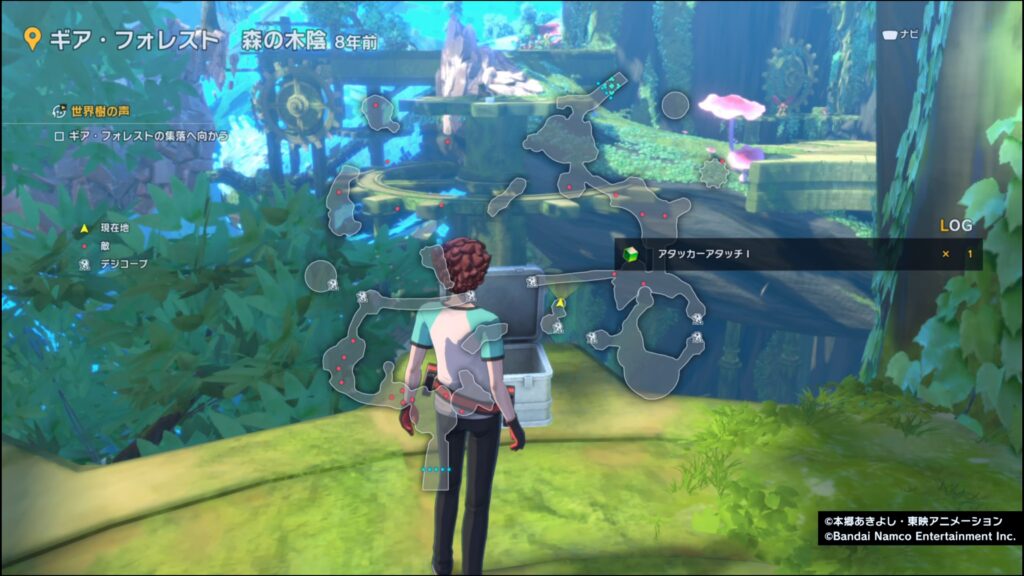The height and width of the screenshot is (576, 1024).
Task: Click the orange location pin icon
Action: [32, 40]
